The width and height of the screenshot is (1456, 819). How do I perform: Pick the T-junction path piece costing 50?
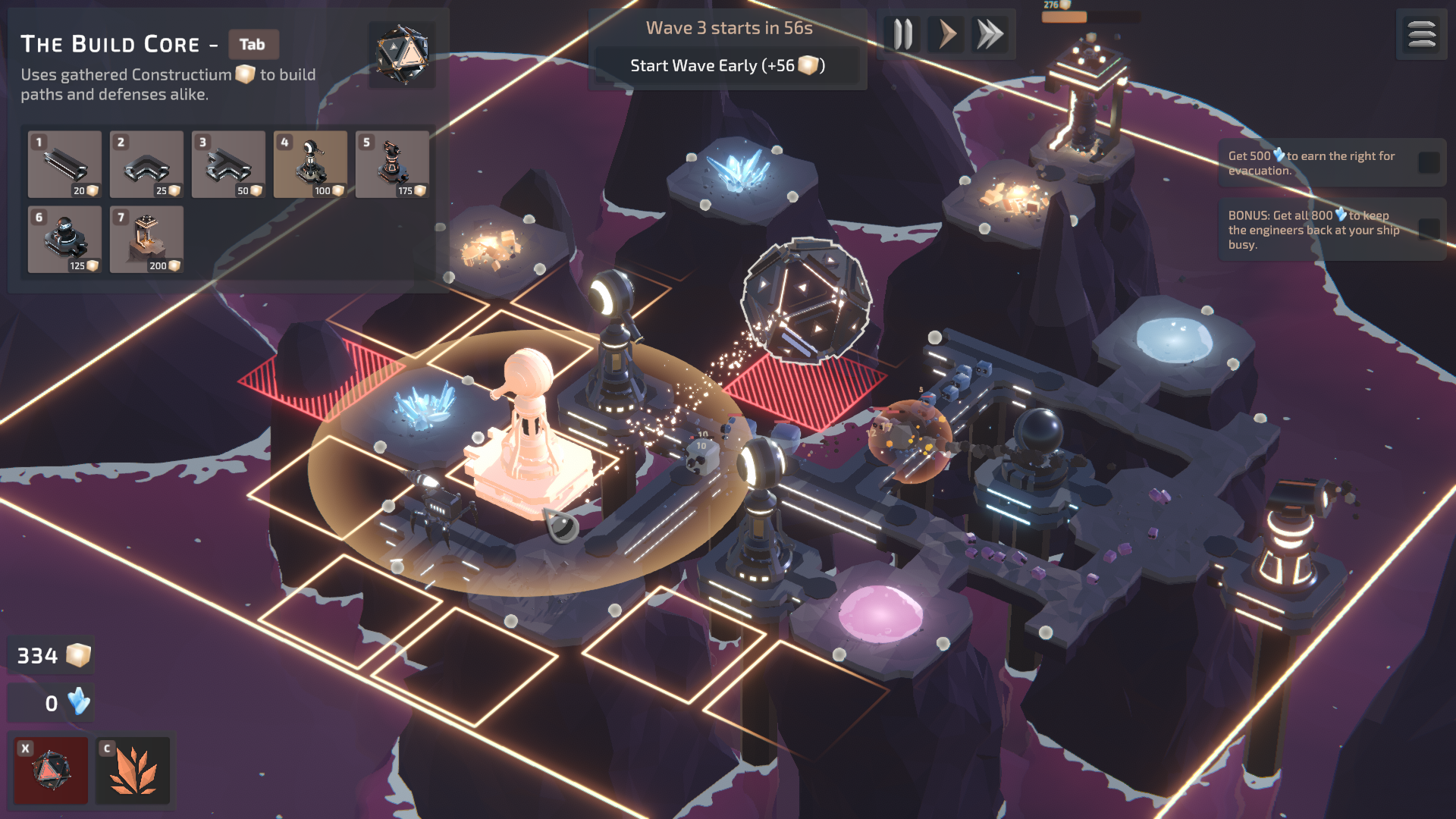click(x=228, y=164)
